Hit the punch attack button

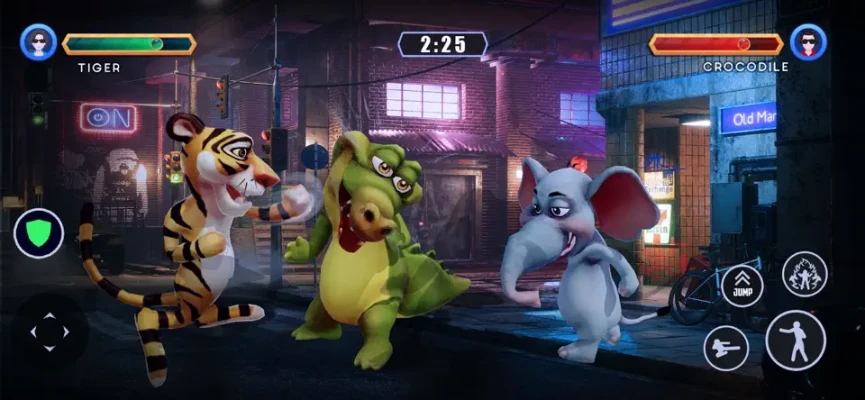pyautogui.click(x=795, y=340)
